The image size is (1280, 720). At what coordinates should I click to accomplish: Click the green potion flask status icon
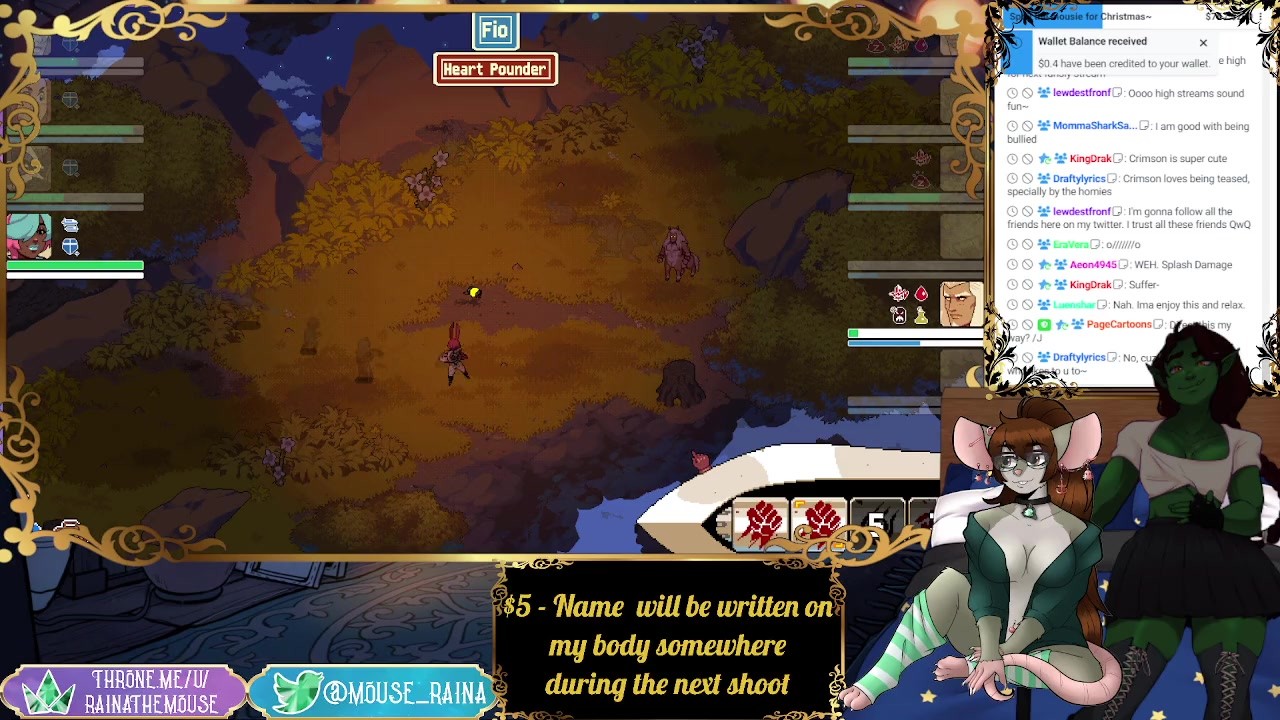[921, 316]
